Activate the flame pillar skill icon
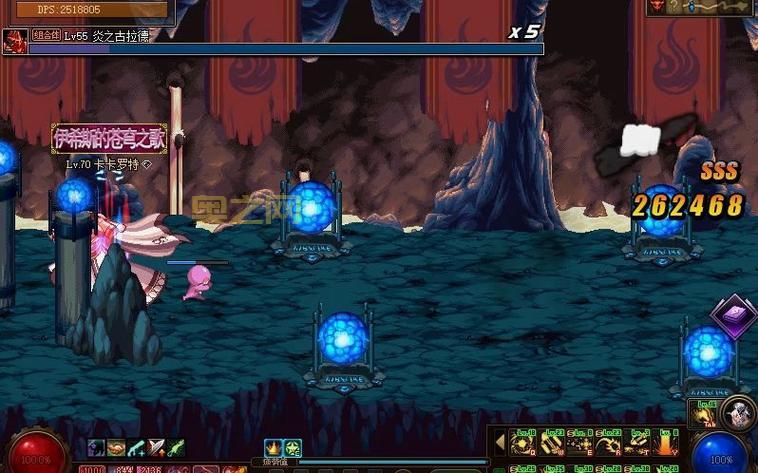The image size is (758, 473). [x=667, y=442]
